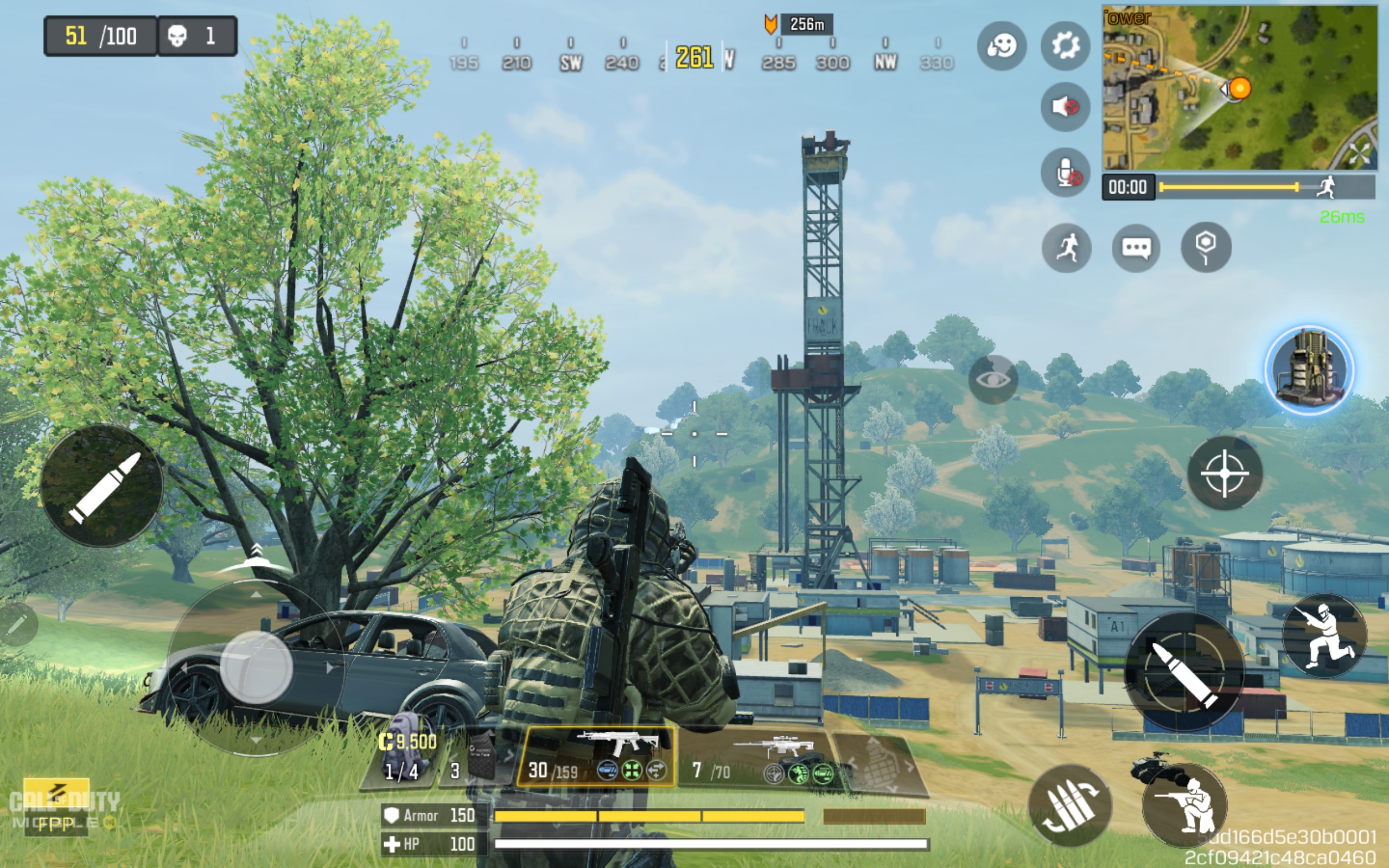Toggle the muted speaker audio
The width and height of the screenshot is (1389, 868).
1065,107
